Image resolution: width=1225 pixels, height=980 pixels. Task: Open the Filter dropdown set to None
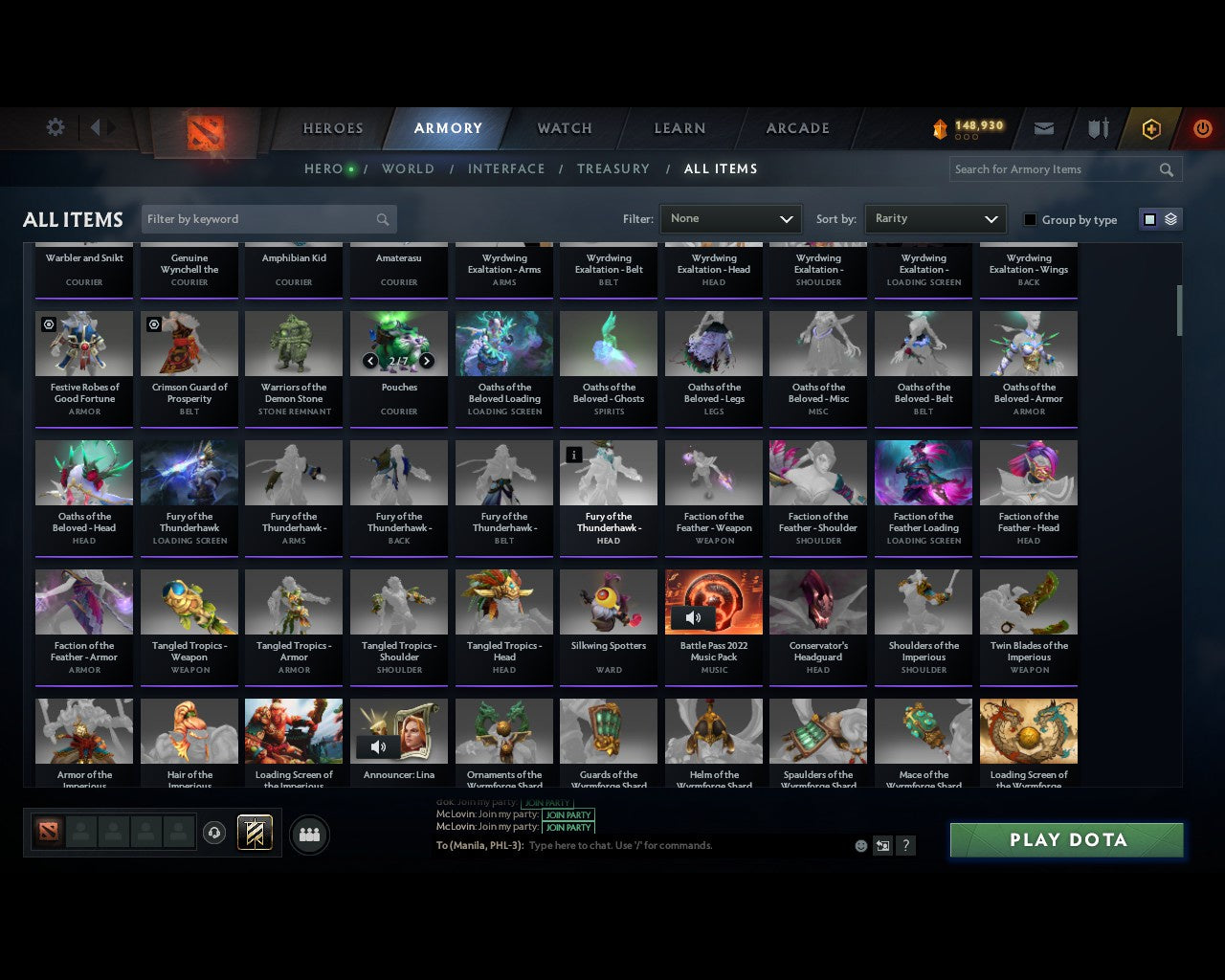[x=730, y=218]
